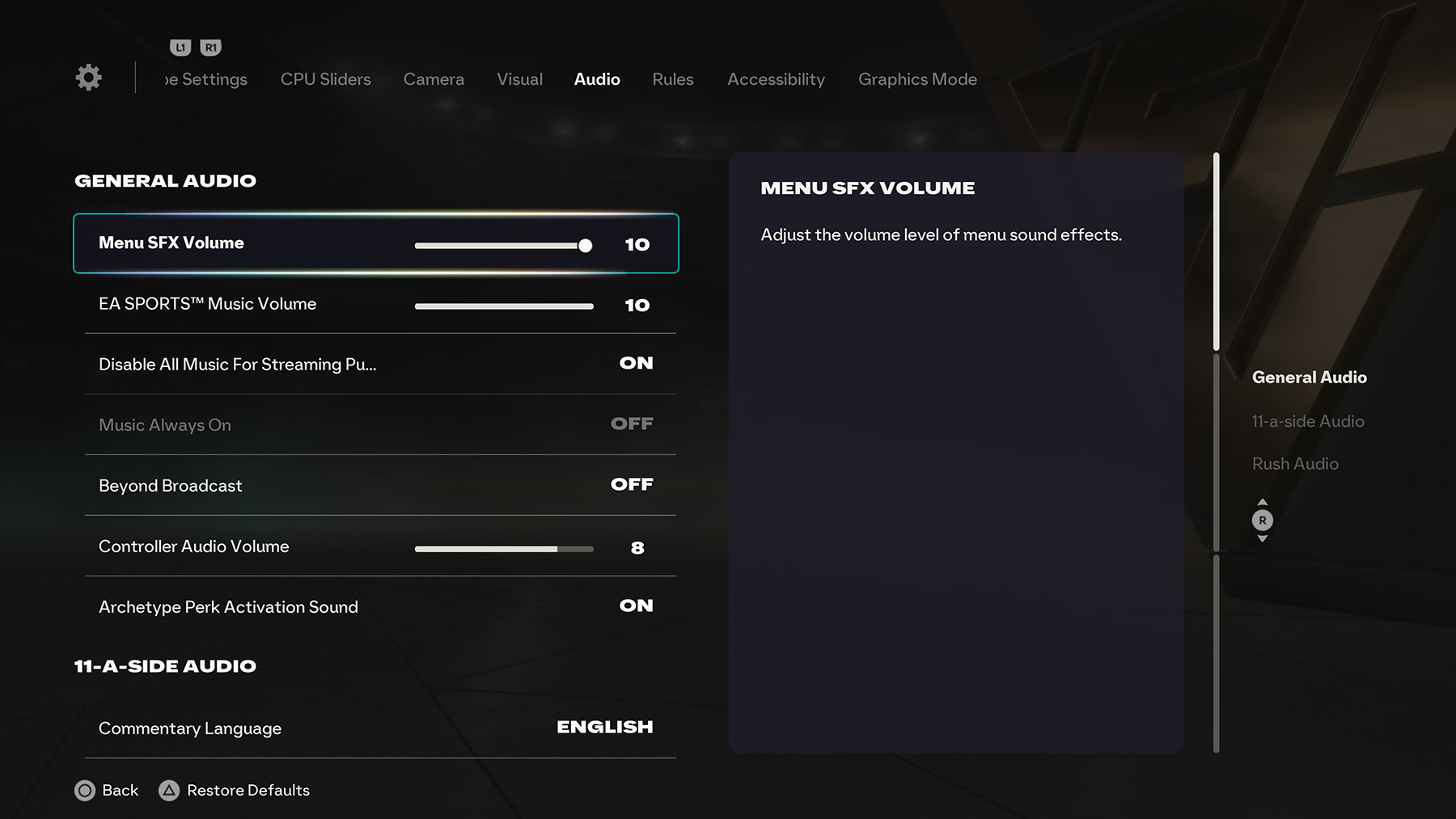Click the EA SPORTS Music Volume slider
Screen dimensions: 1456x819
(x=503, y=306)
